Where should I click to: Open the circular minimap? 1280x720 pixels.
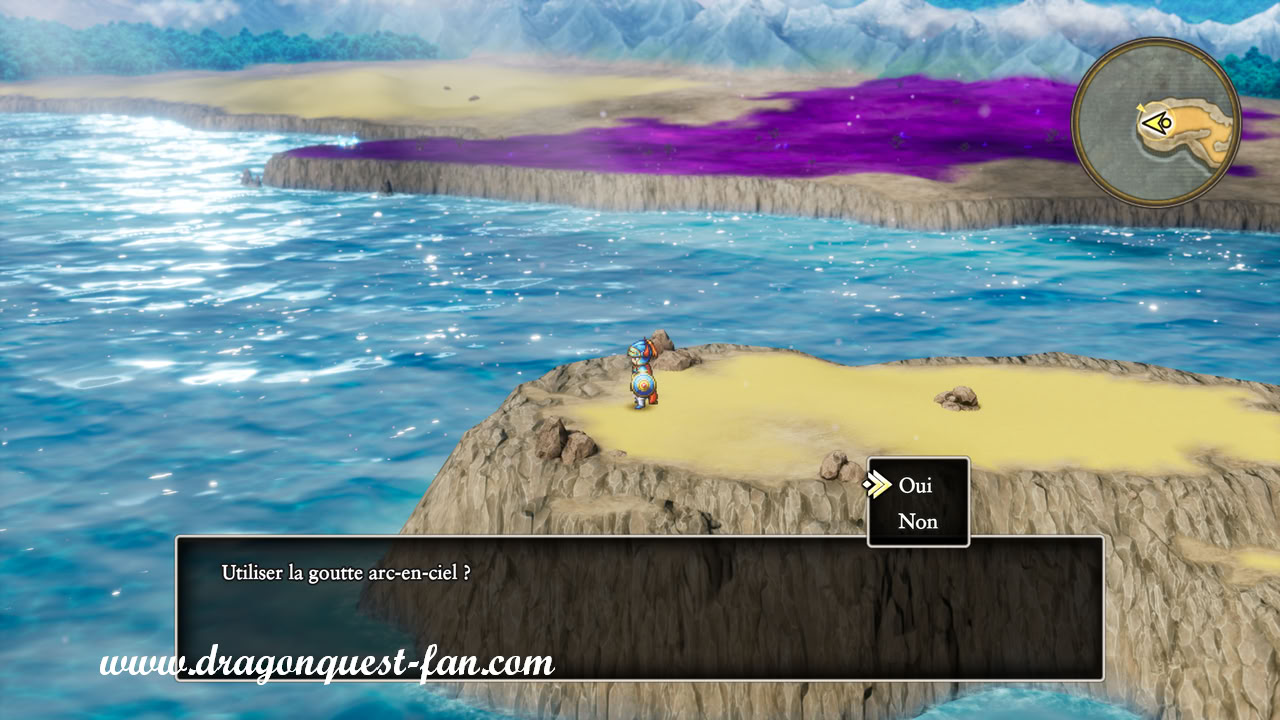[x=1155, y=122]
